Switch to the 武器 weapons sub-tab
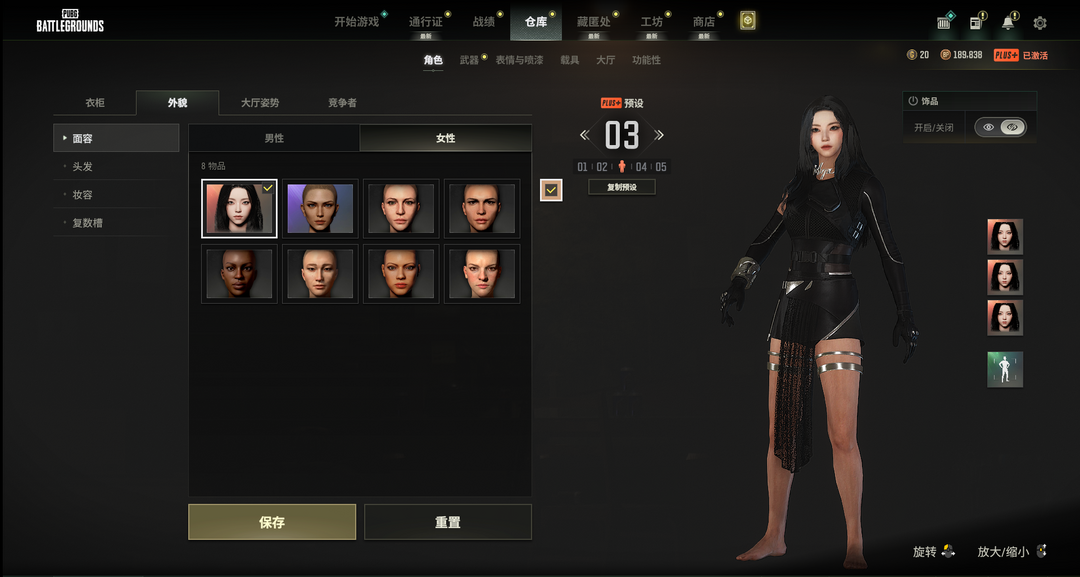The width and height of the screenshot is (1080, 577). pyautogui.click(x=469, y=60)
